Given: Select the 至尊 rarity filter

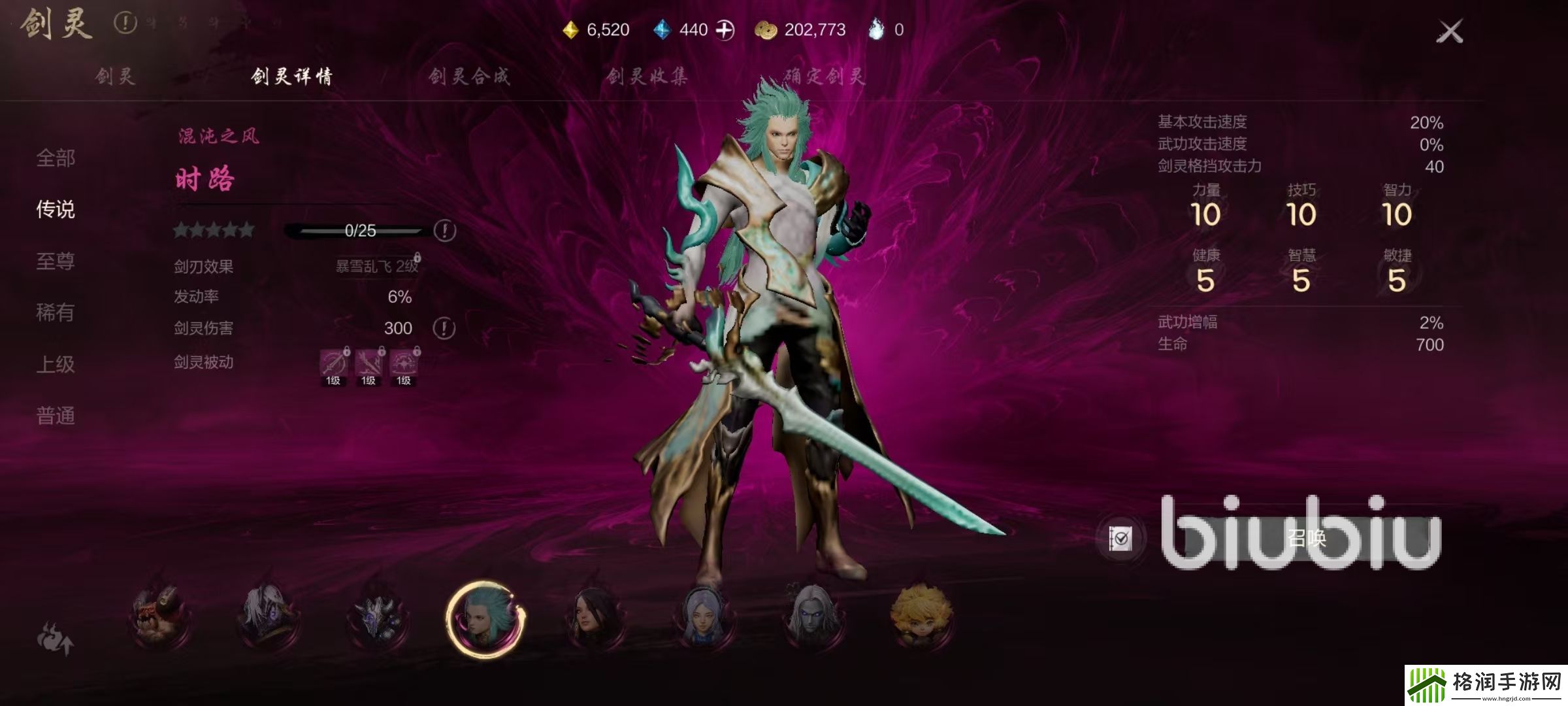Looking at the screenshot, I should point(56,261).
